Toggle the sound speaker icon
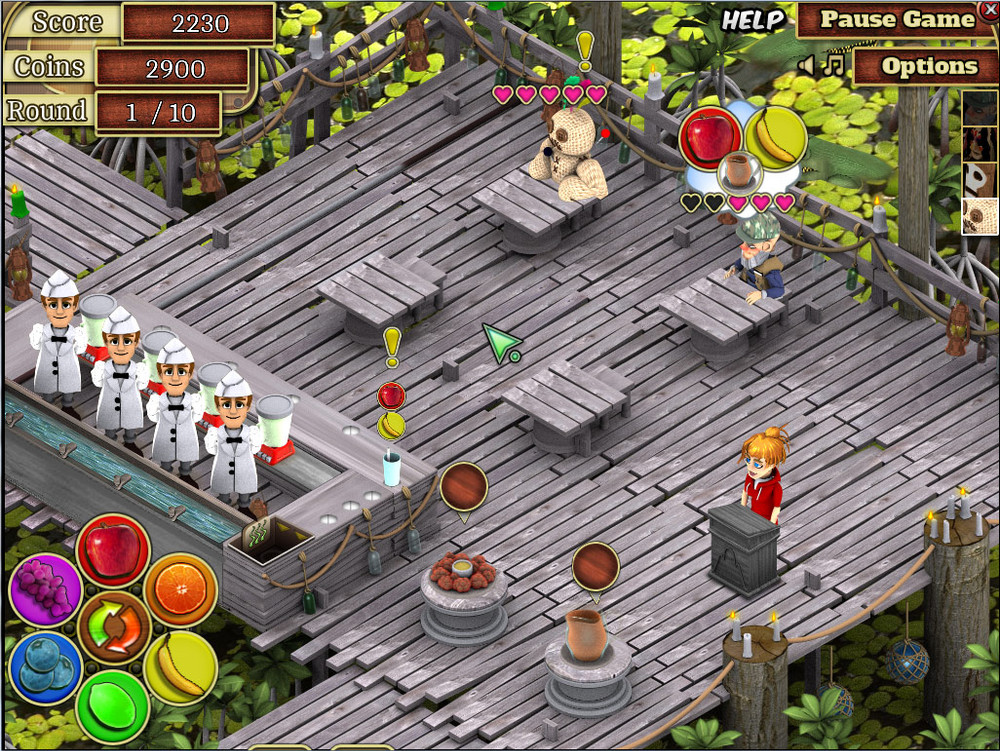This screenshot has width=1000, height=751. 807,66
